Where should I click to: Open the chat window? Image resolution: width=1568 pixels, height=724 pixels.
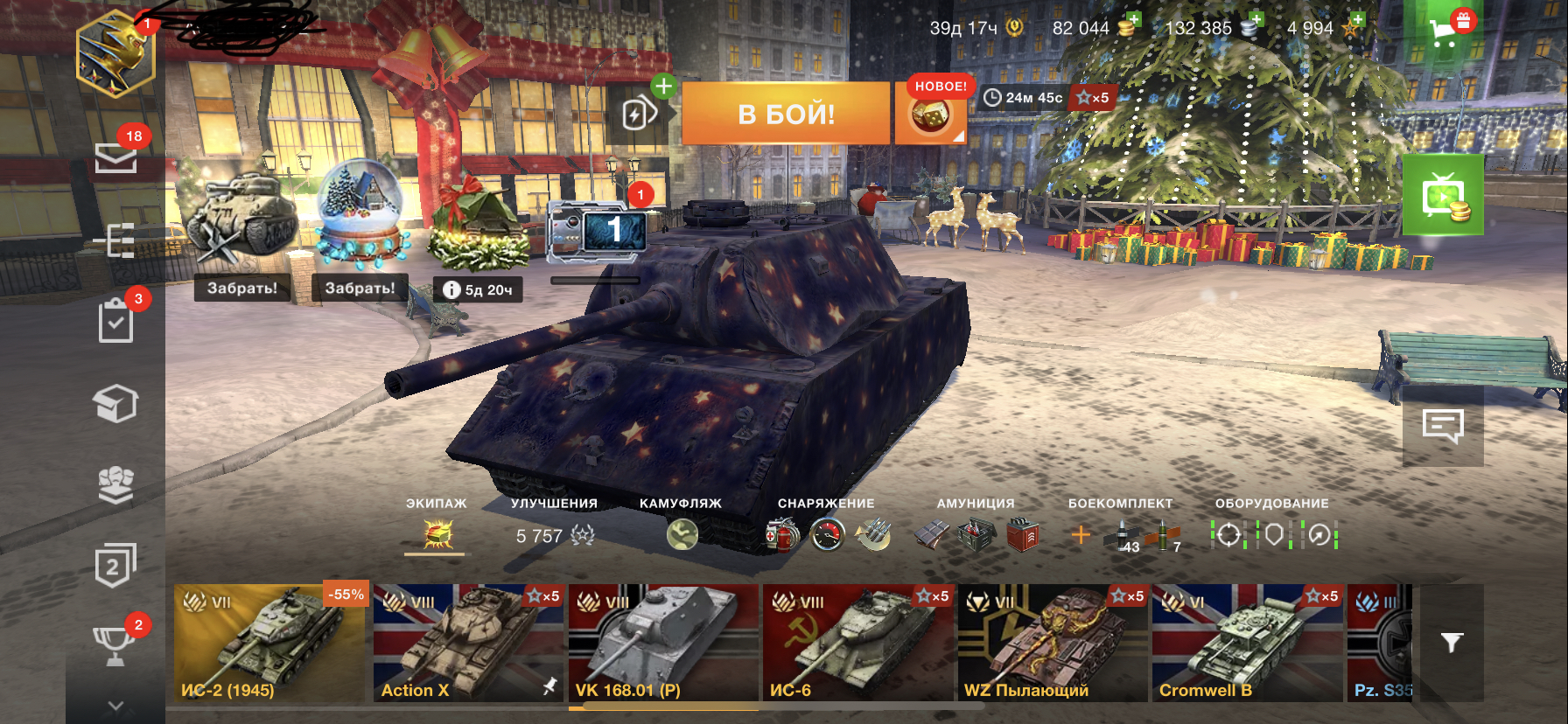pyautogui.click(x=1443, y=427)
